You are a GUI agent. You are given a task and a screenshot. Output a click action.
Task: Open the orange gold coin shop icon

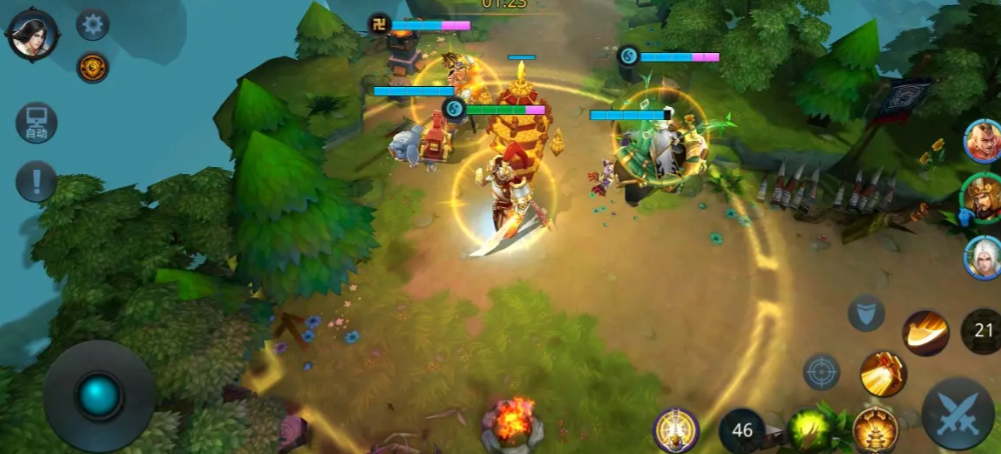coord(93,67)
